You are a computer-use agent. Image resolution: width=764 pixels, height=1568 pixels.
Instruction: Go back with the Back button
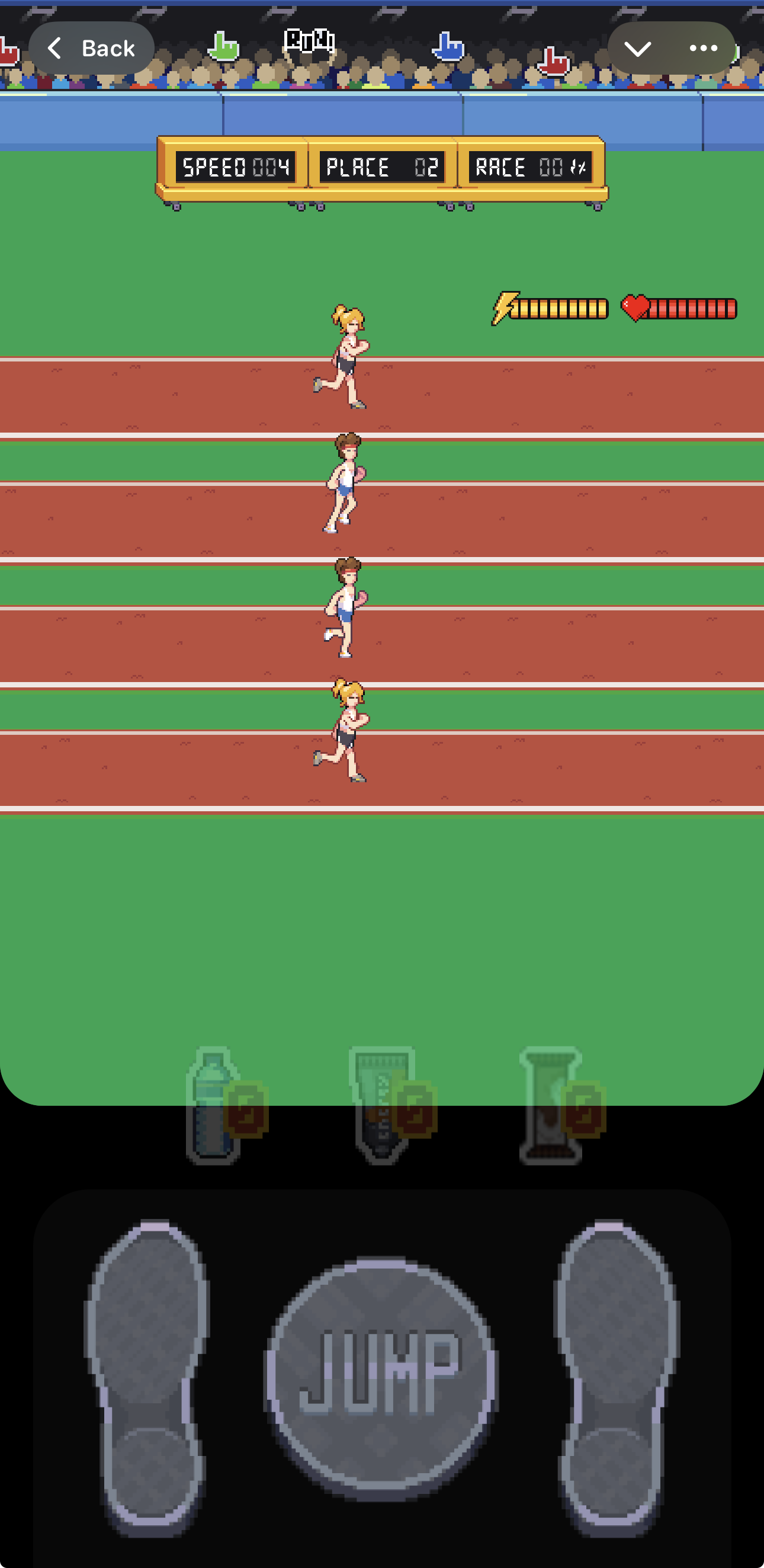90,47
